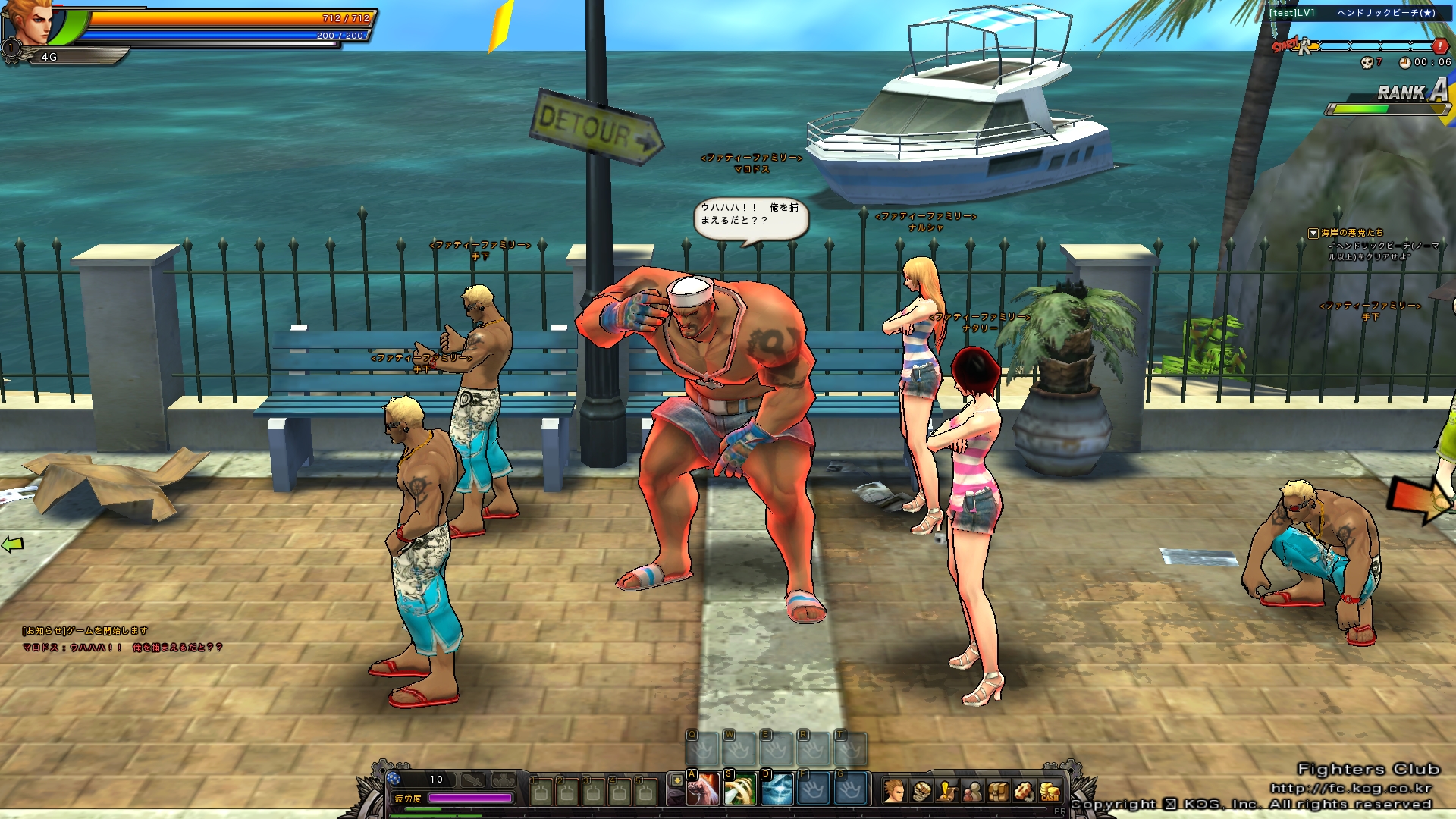This screenshot has width=1456, height=819.
Task: Select the sword icon beside the counter
Action: click(x=473, y=780)
